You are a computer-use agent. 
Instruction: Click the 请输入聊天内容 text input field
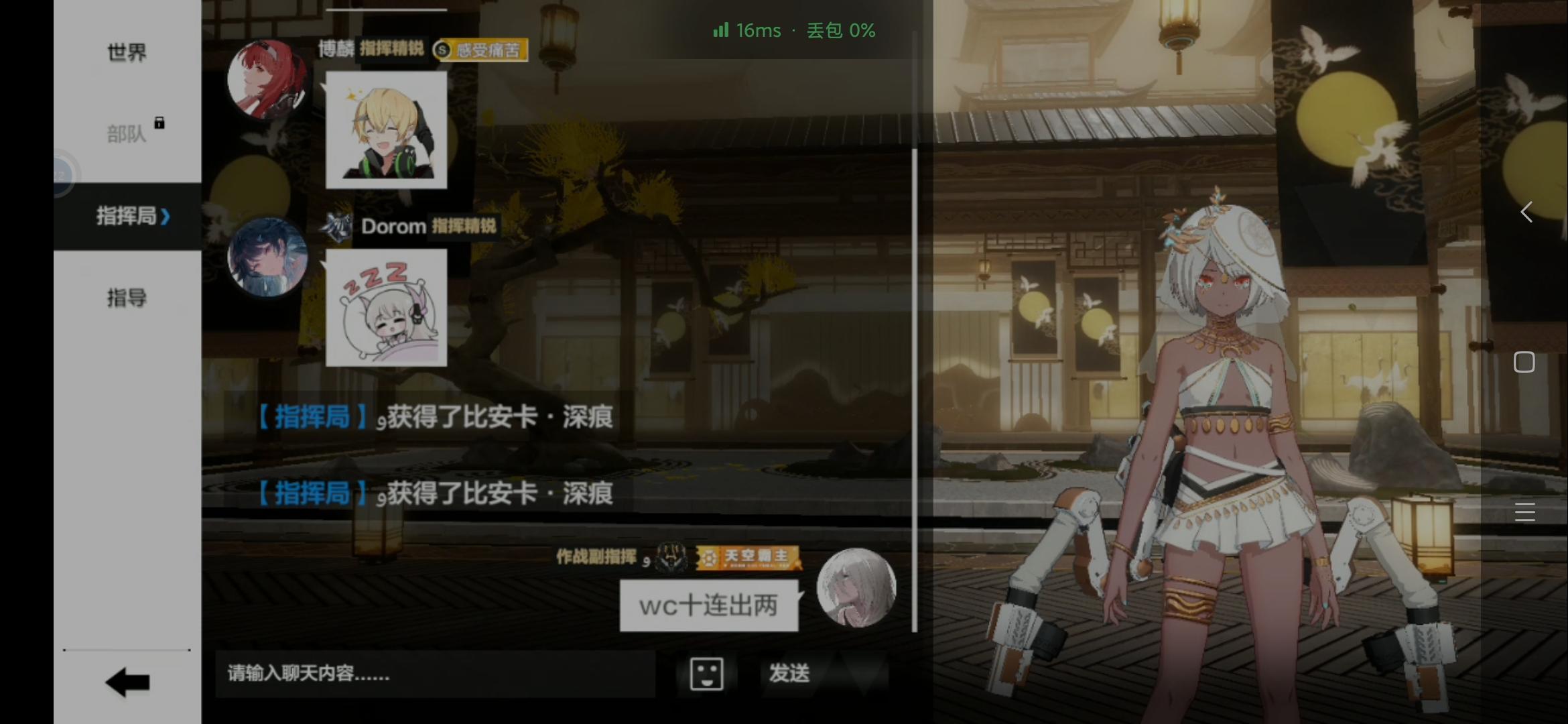436,674
